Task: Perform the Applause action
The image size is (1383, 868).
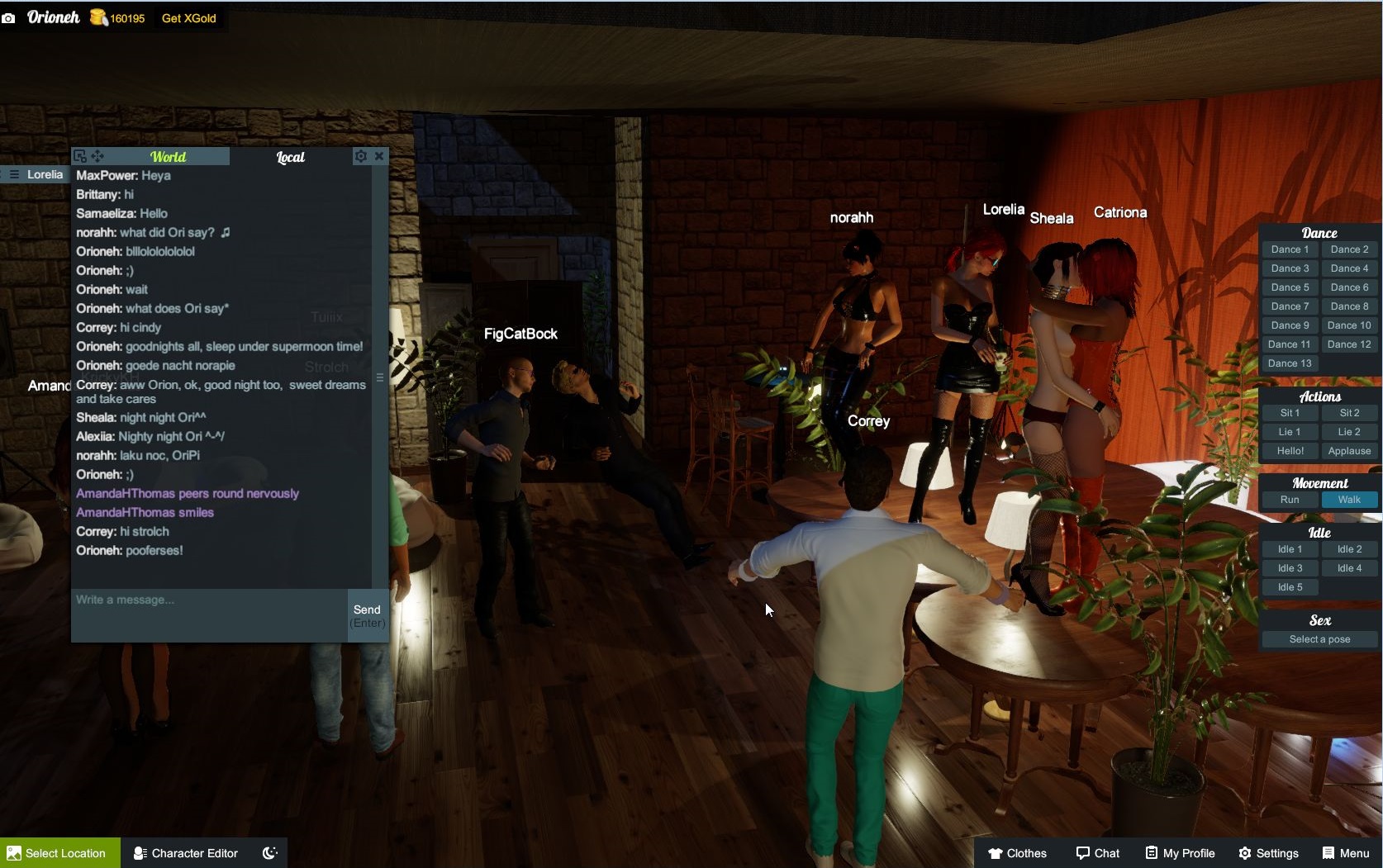Action: 1349,451
